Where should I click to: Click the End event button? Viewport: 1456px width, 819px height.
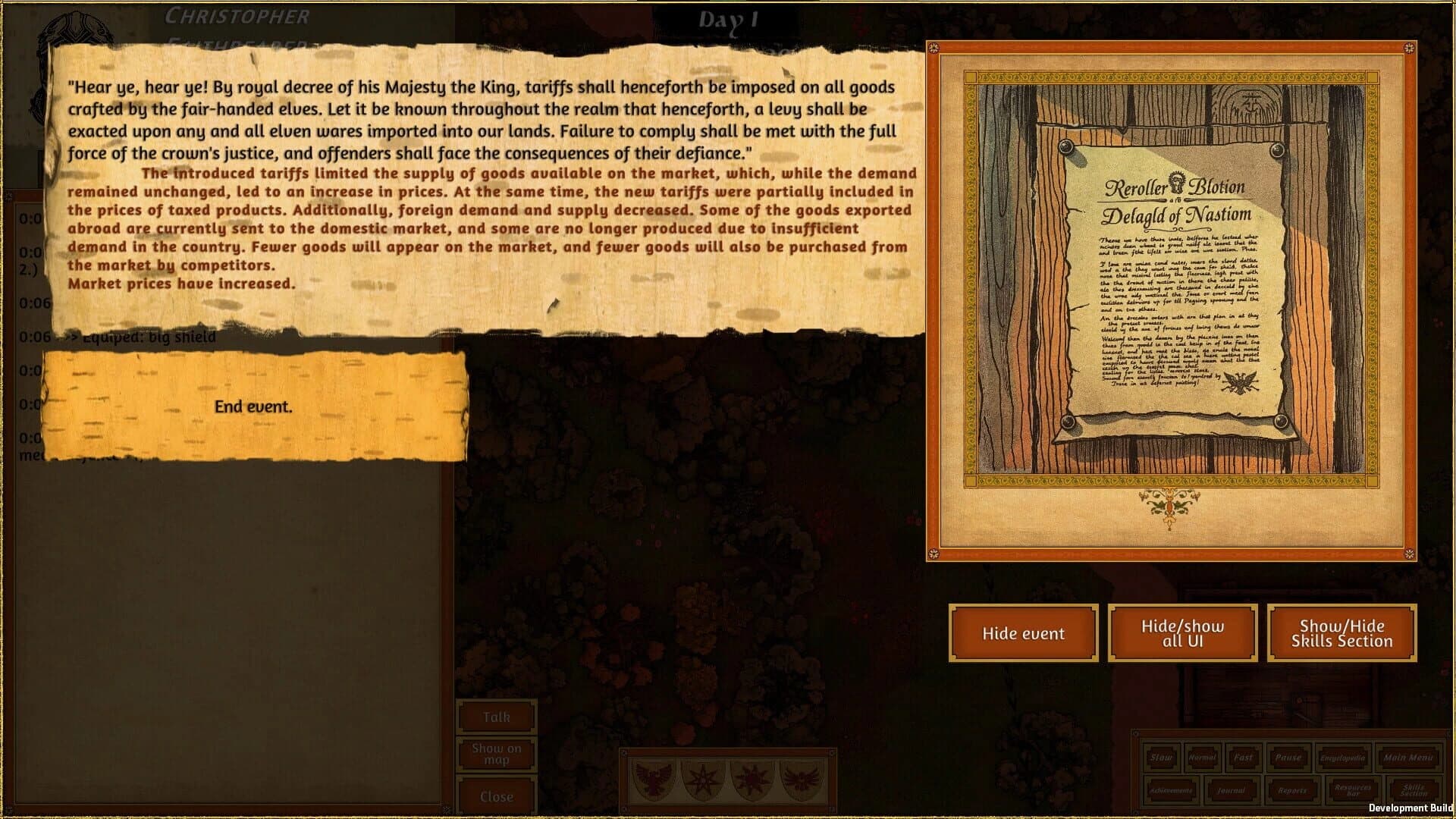pos(253,406)
